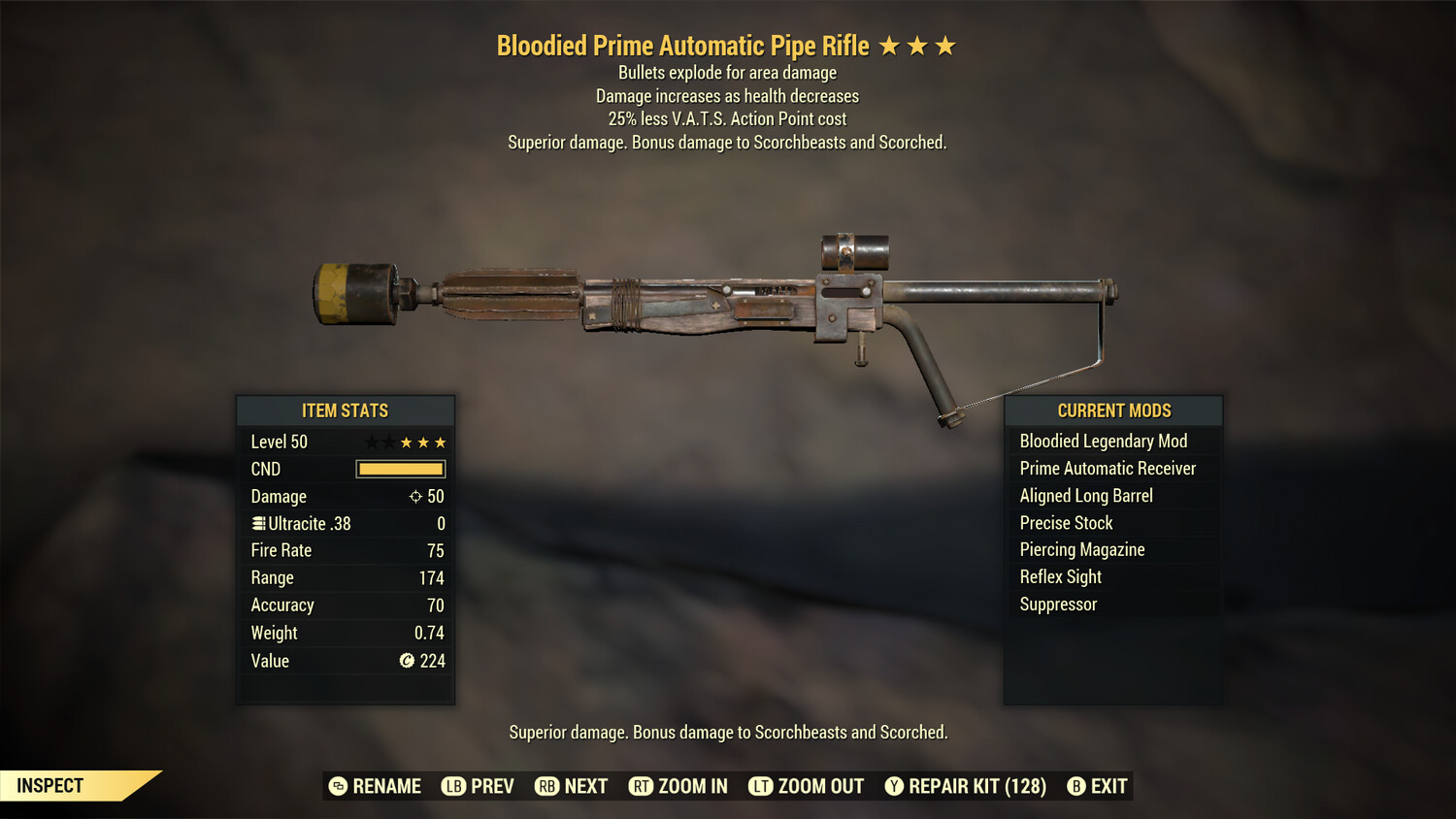
Task: Click the yellow CND condition bar
Action: tap(400, 469)
